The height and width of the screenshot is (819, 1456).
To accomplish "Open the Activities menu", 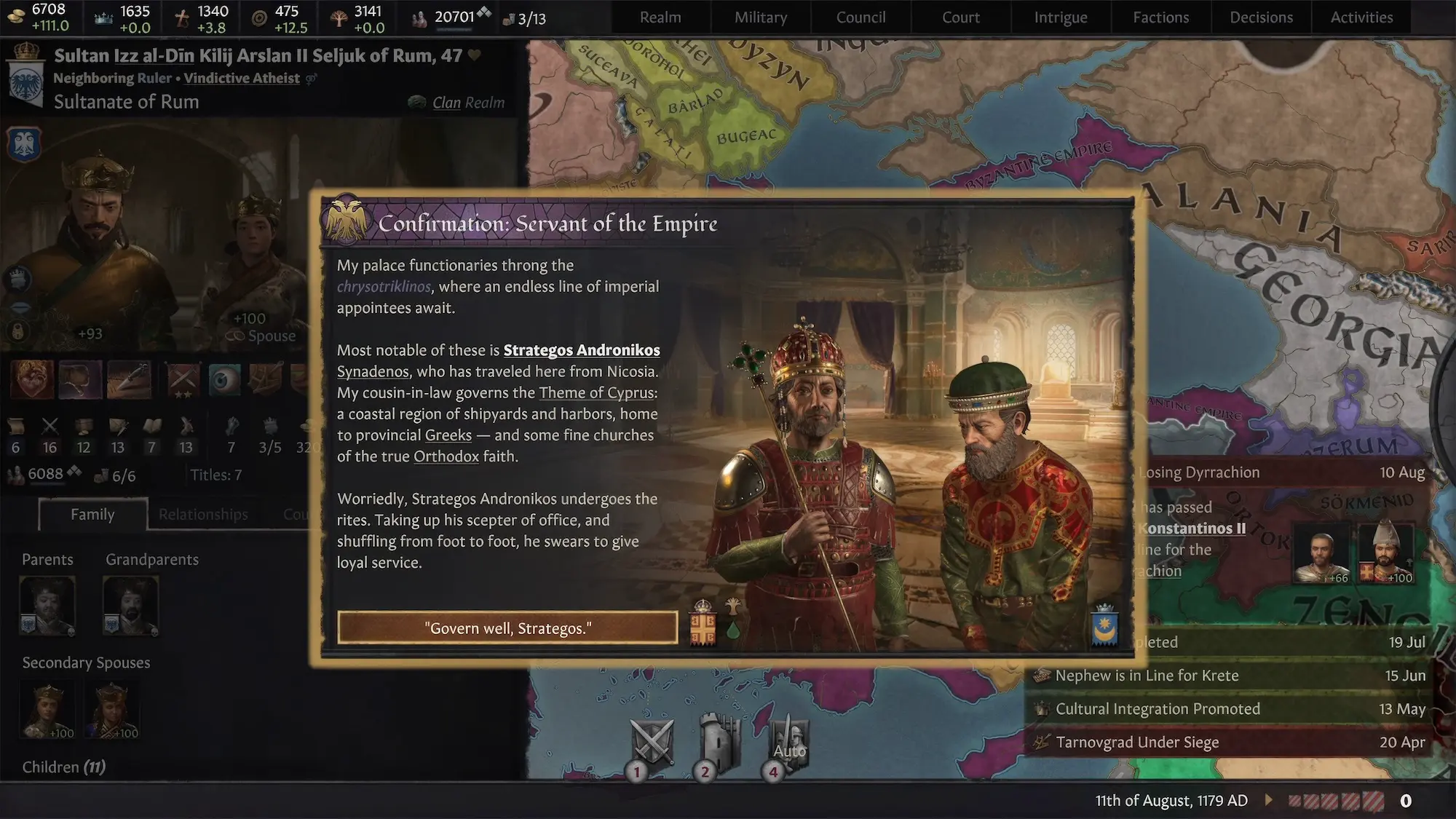I will pos(1361,17).
